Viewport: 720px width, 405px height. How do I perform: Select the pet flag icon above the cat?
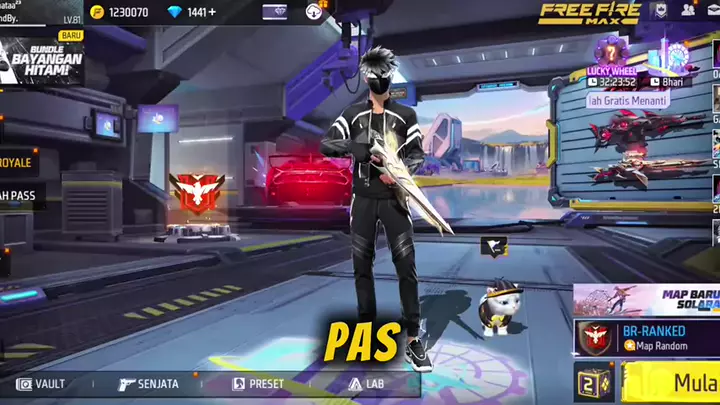click(491, 246)
